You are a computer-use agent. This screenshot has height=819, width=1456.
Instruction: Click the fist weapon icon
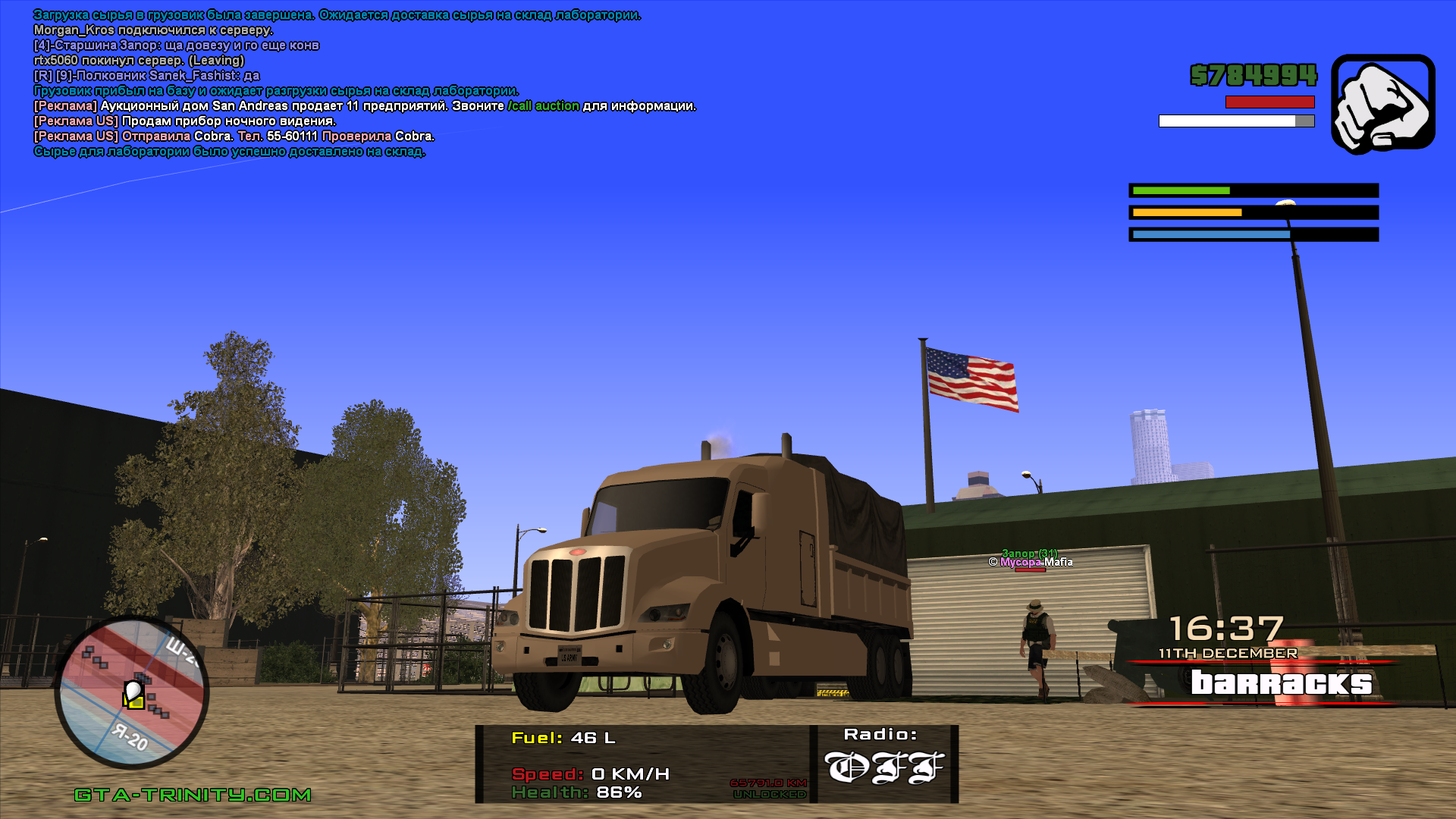pos(1382,104)
